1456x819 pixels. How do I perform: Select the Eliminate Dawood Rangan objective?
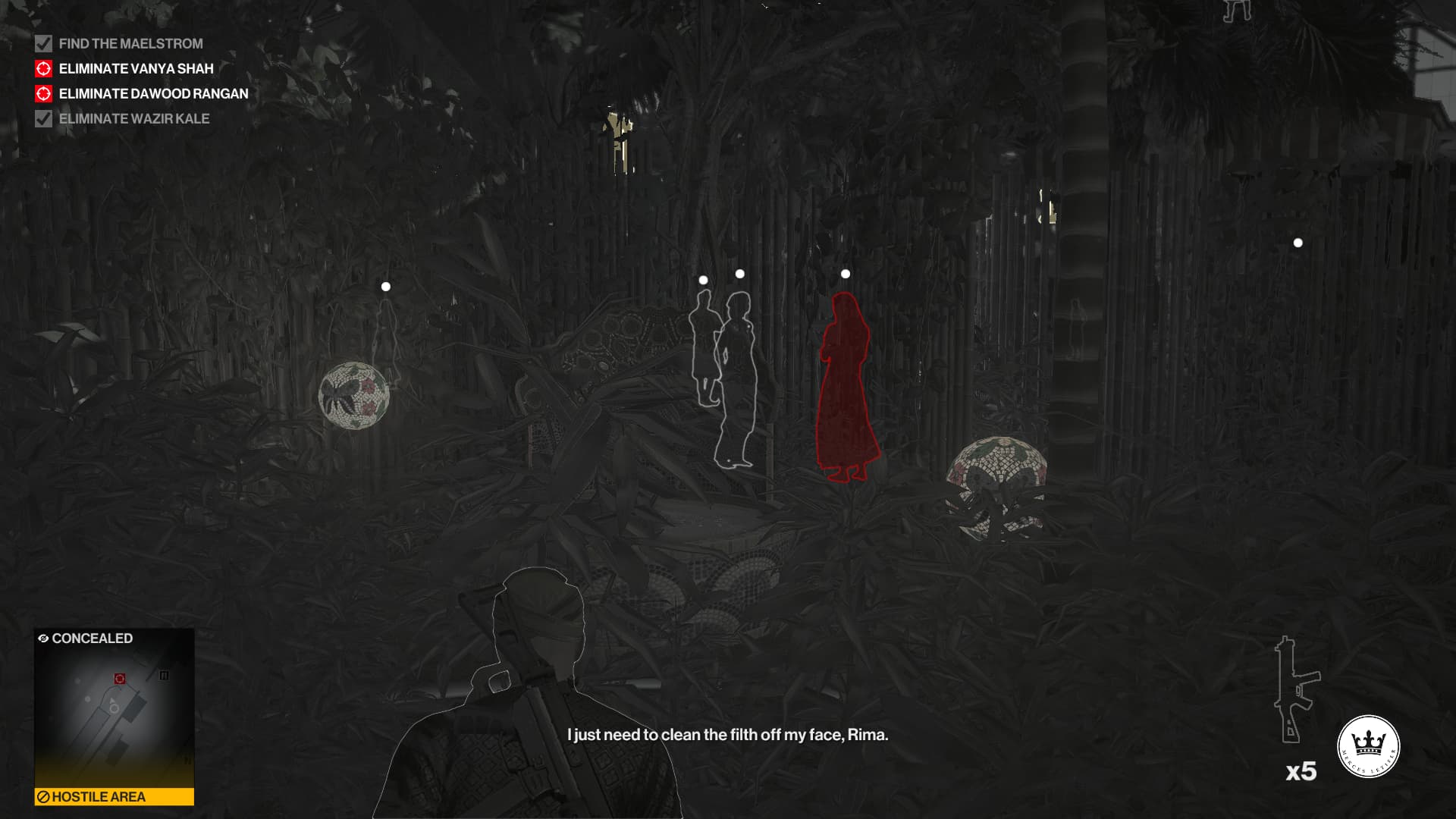[x=153, y=94]
